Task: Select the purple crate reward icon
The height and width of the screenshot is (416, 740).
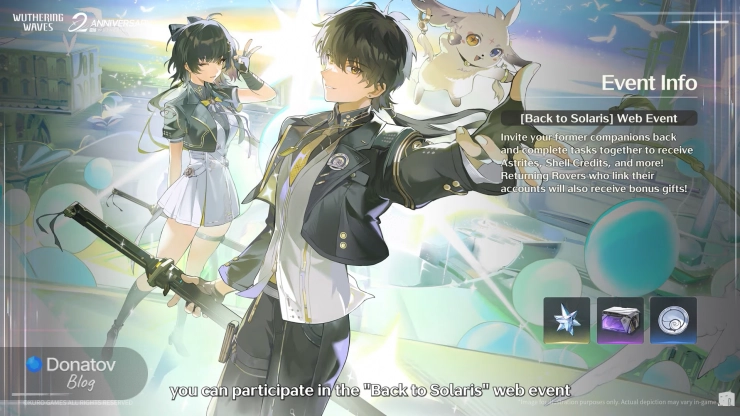Action: pos(620,320)
